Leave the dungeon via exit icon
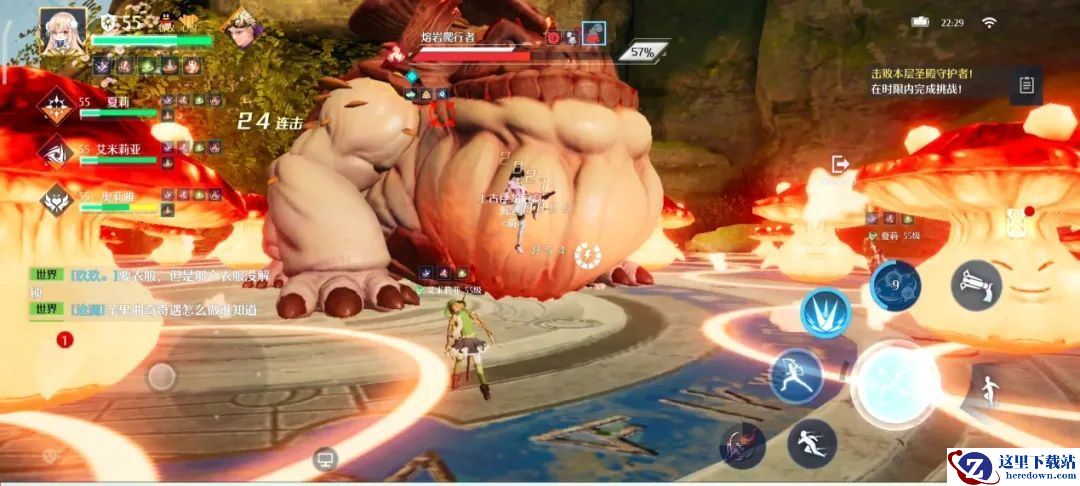This screenshot has width=1080, height=486. pos(840,164)
